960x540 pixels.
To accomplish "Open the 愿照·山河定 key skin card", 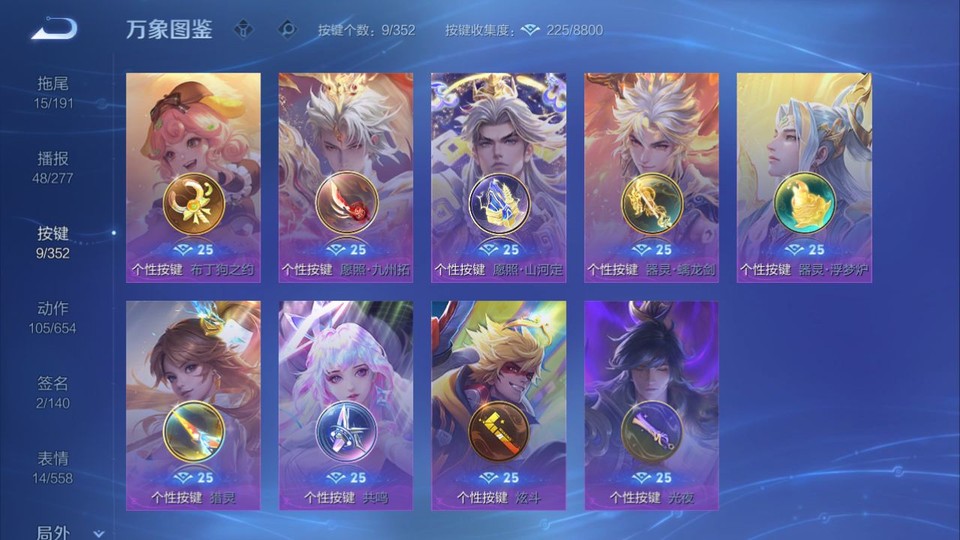I will [498, 177].
